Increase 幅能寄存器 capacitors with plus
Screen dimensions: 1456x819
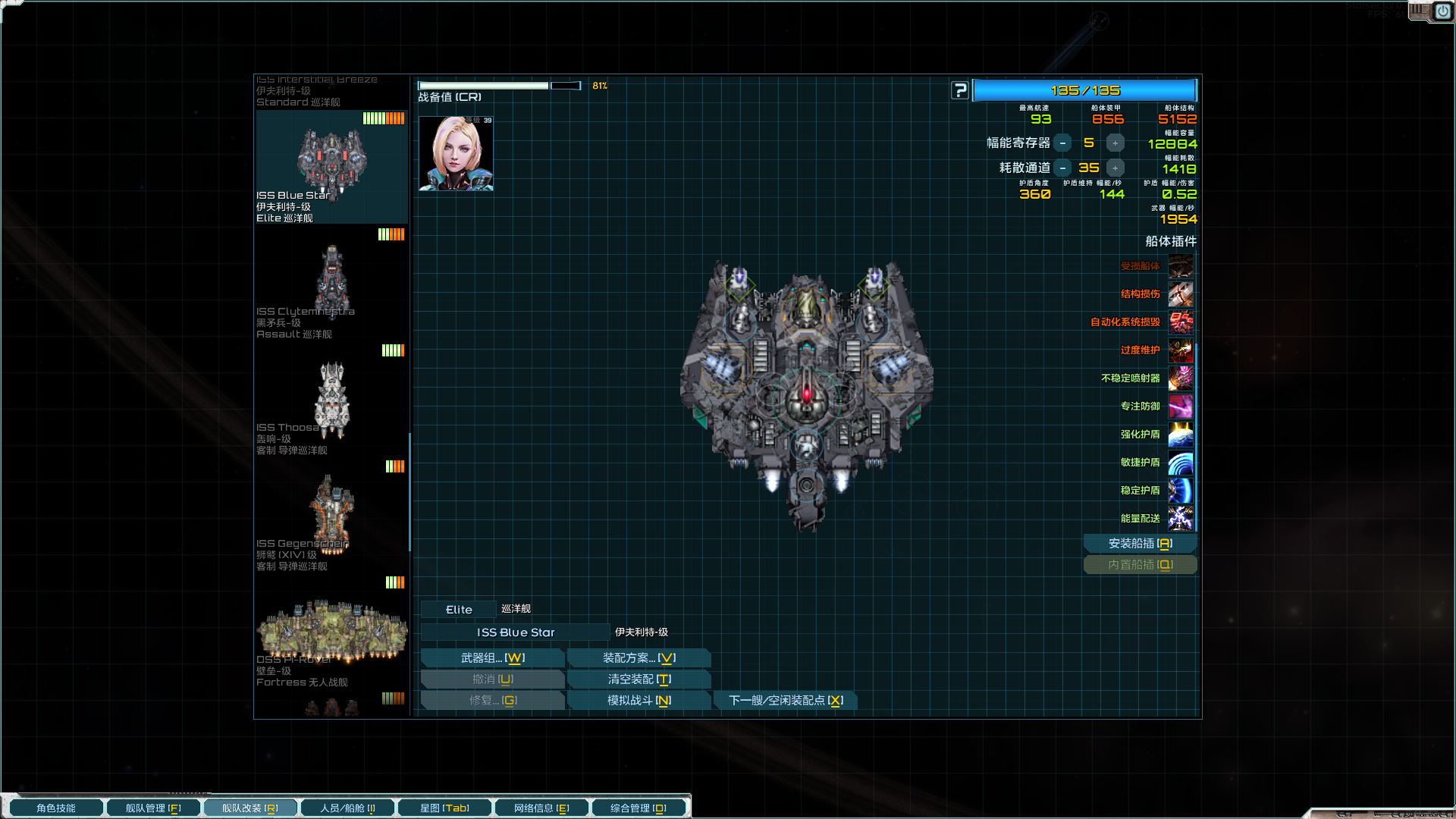tap(1115, 143)
